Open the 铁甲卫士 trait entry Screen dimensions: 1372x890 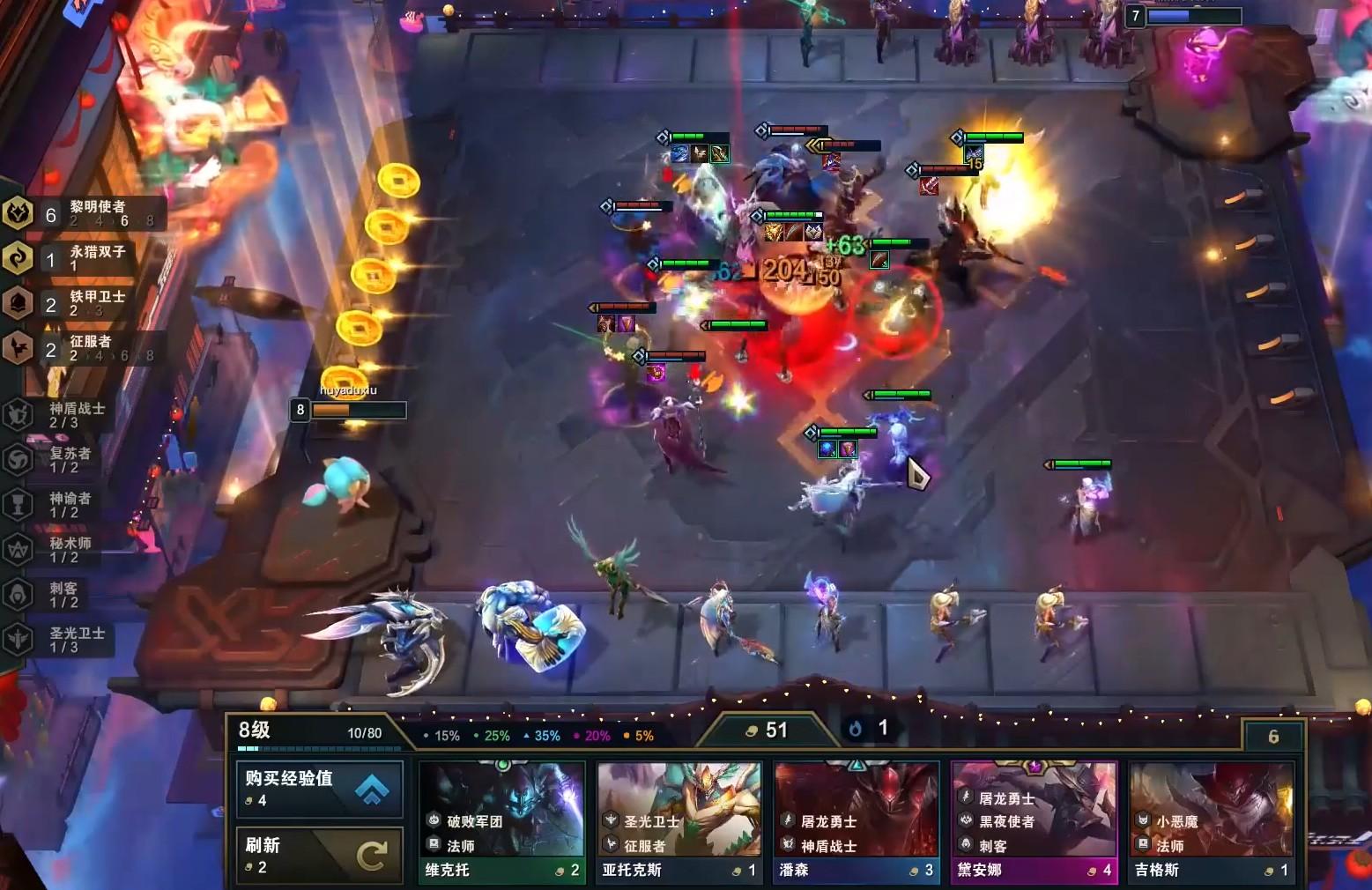[84, 303]
